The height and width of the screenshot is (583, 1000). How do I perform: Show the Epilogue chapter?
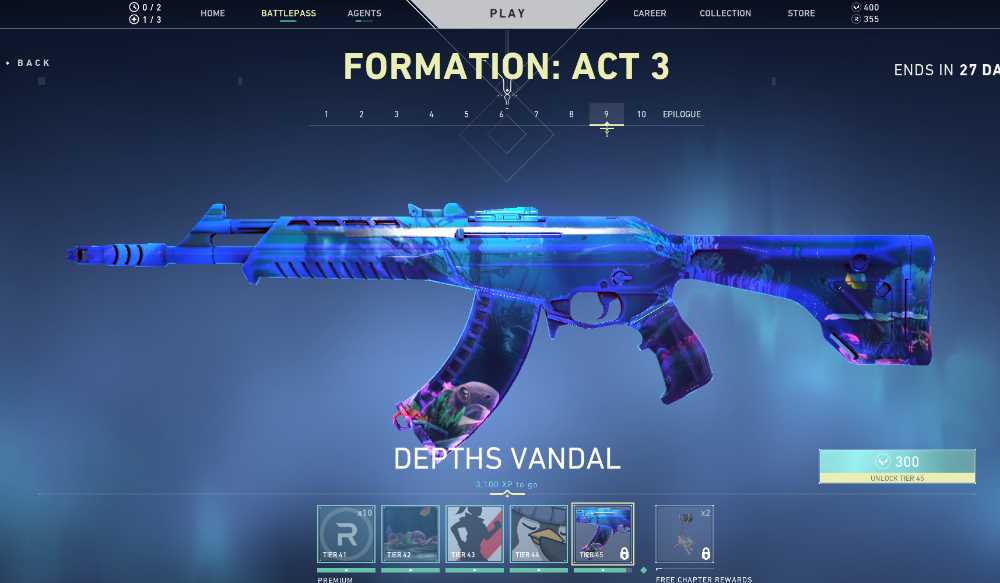pos(681,114)
